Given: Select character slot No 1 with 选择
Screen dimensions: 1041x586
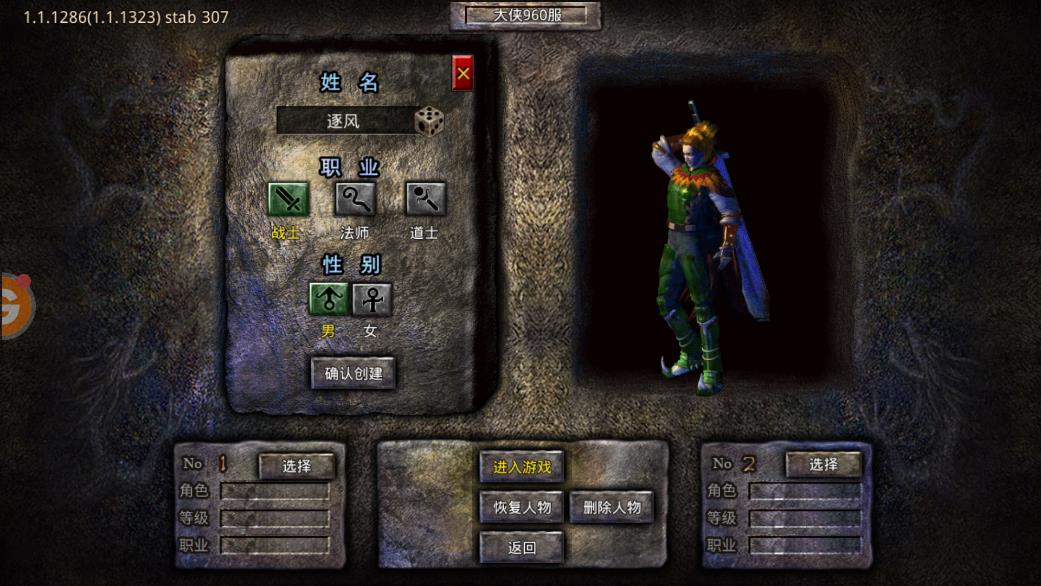Looking at the screenshot, I should point(296,466).
